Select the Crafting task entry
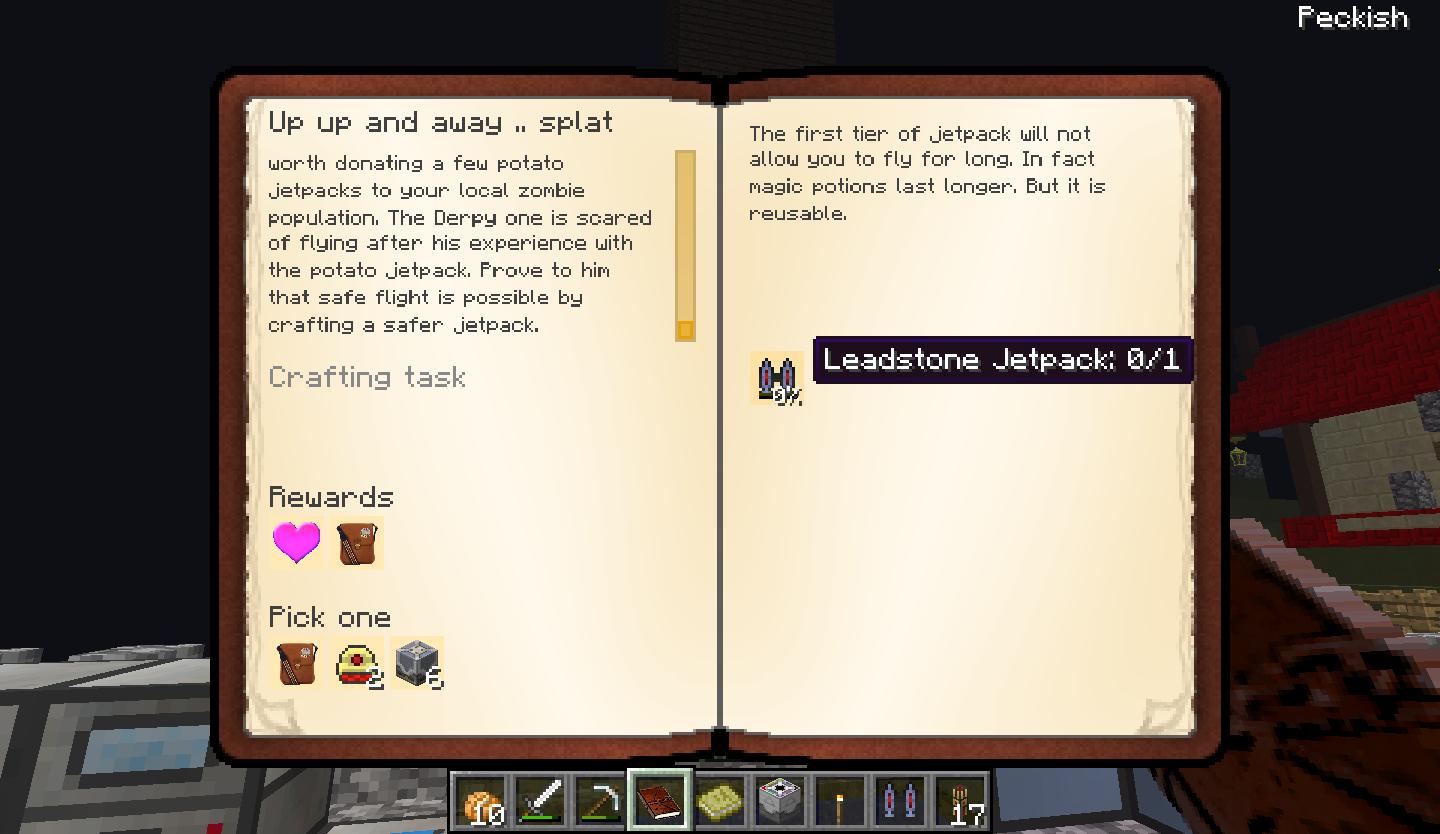The image size is (1440, 834). pos(367,377)
